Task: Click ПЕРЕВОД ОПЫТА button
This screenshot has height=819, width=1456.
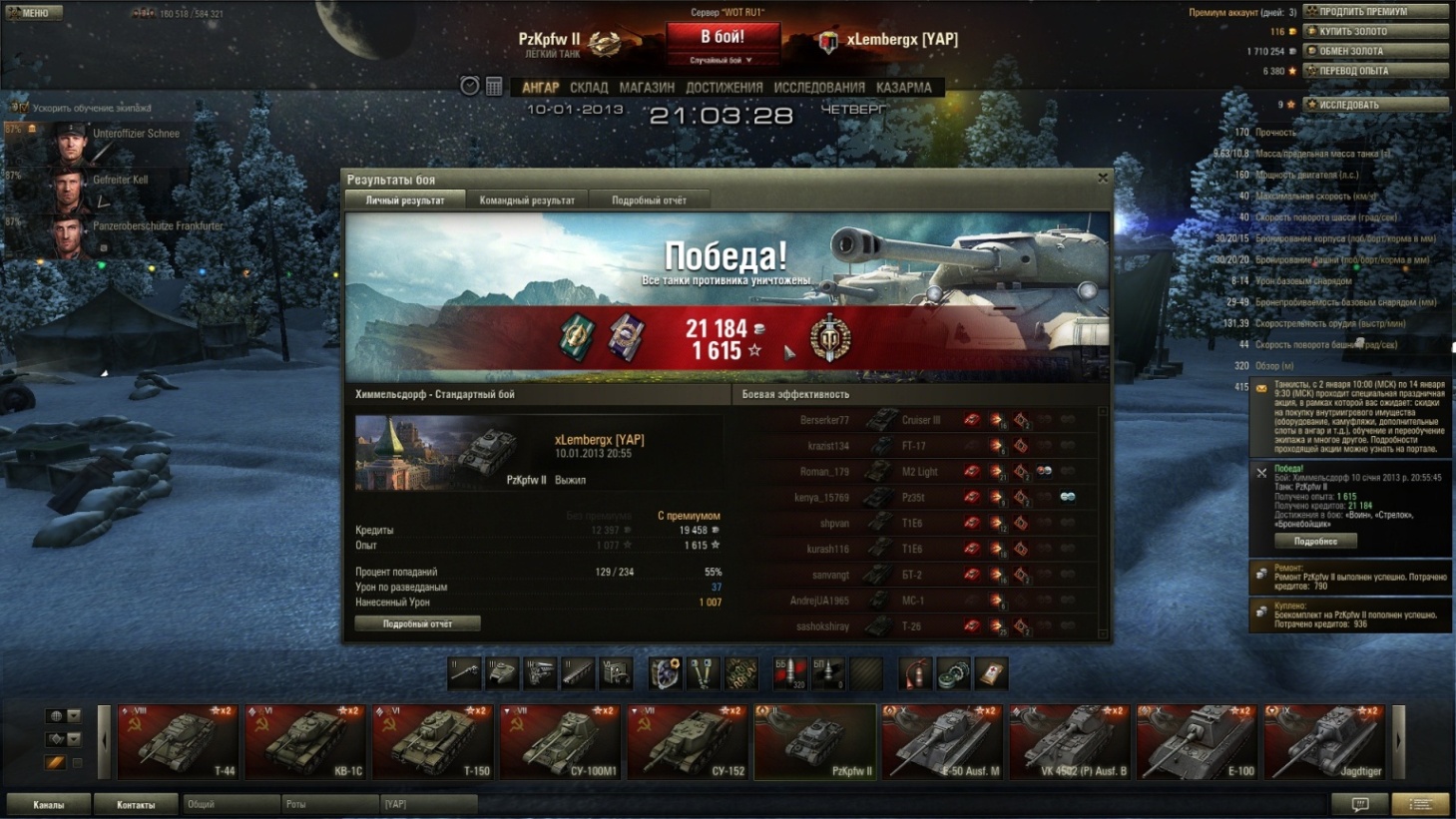Action: coord(1376,71)
